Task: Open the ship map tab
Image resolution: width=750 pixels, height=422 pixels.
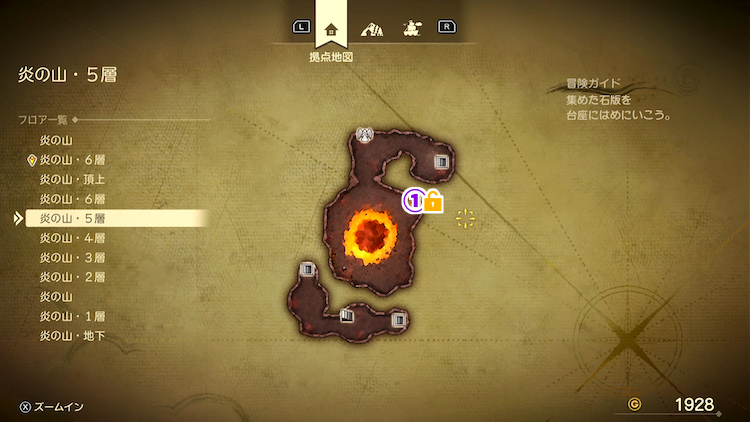Action: (410, 28)
